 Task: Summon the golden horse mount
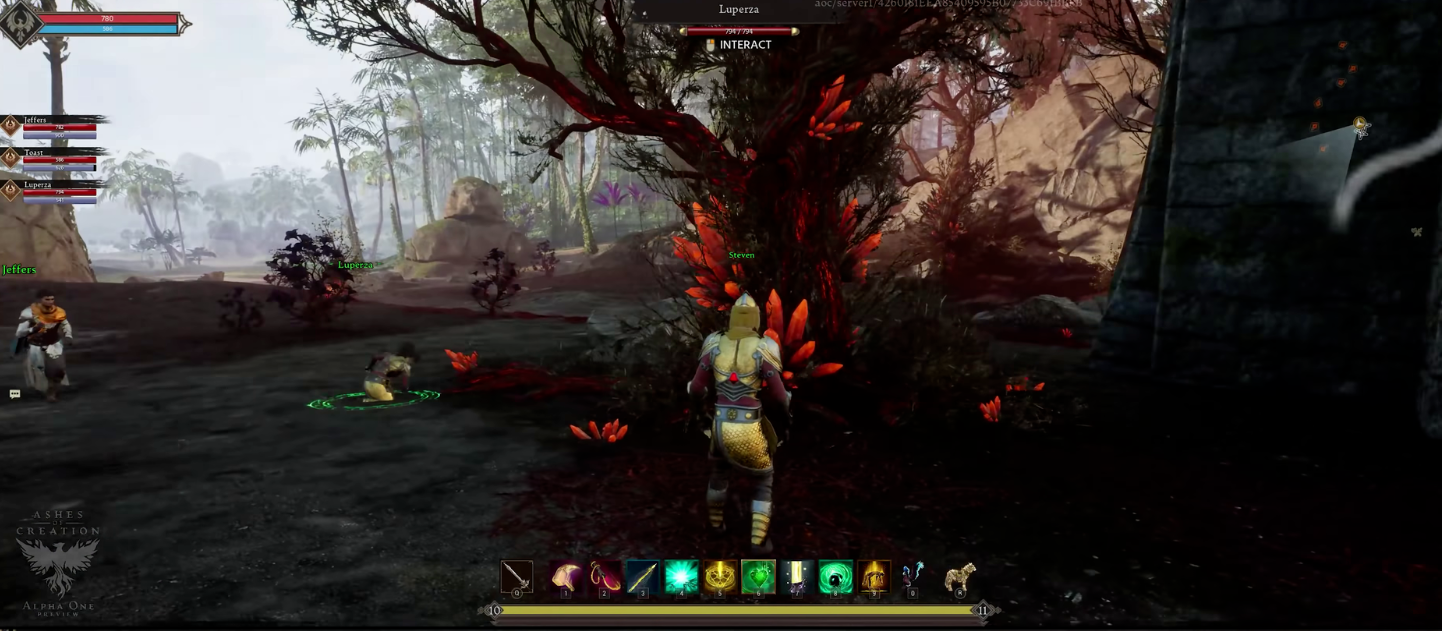tap(960, 577)
